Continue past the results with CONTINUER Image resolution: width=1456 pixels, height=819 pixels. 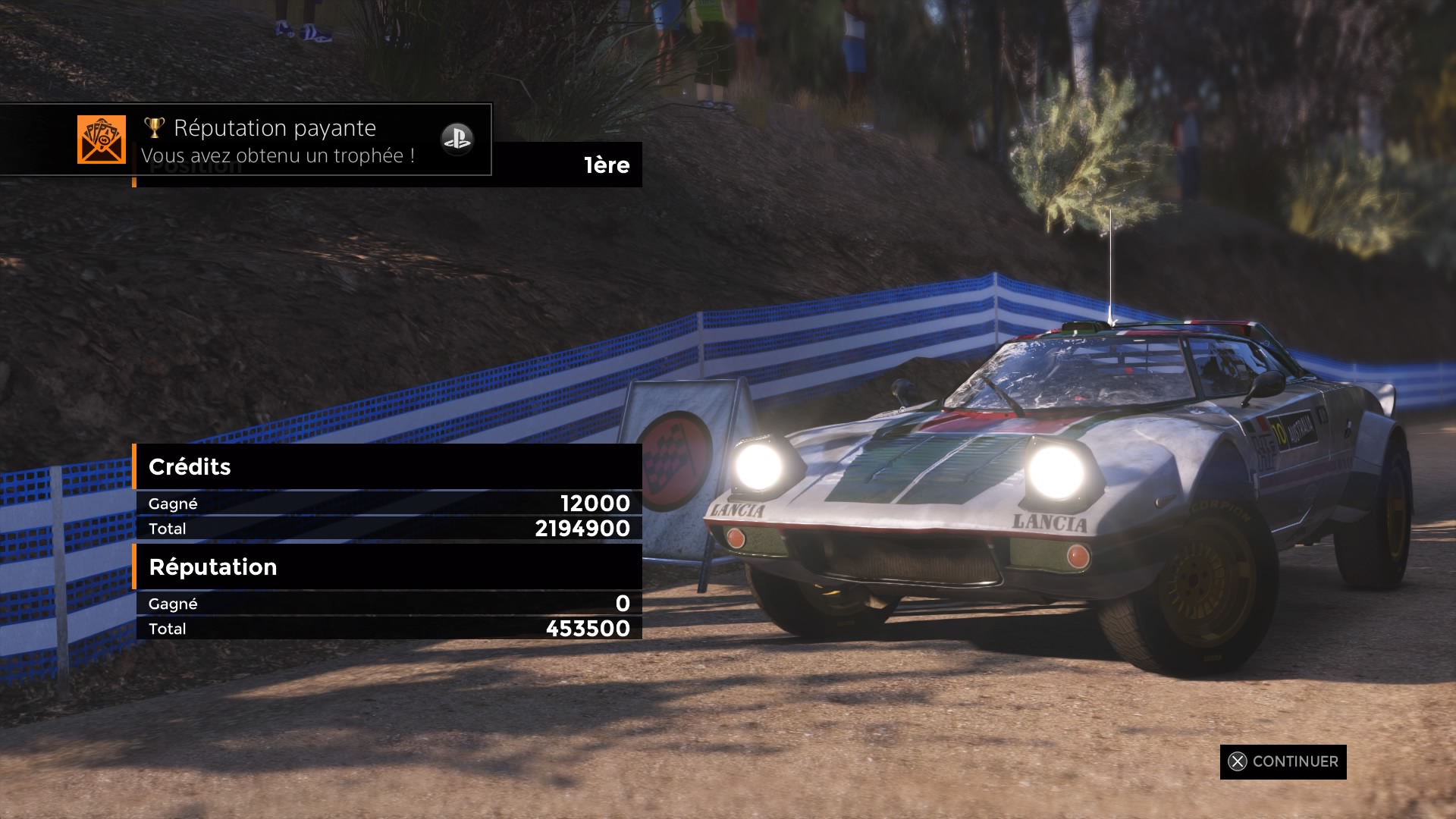point(1283,761)
